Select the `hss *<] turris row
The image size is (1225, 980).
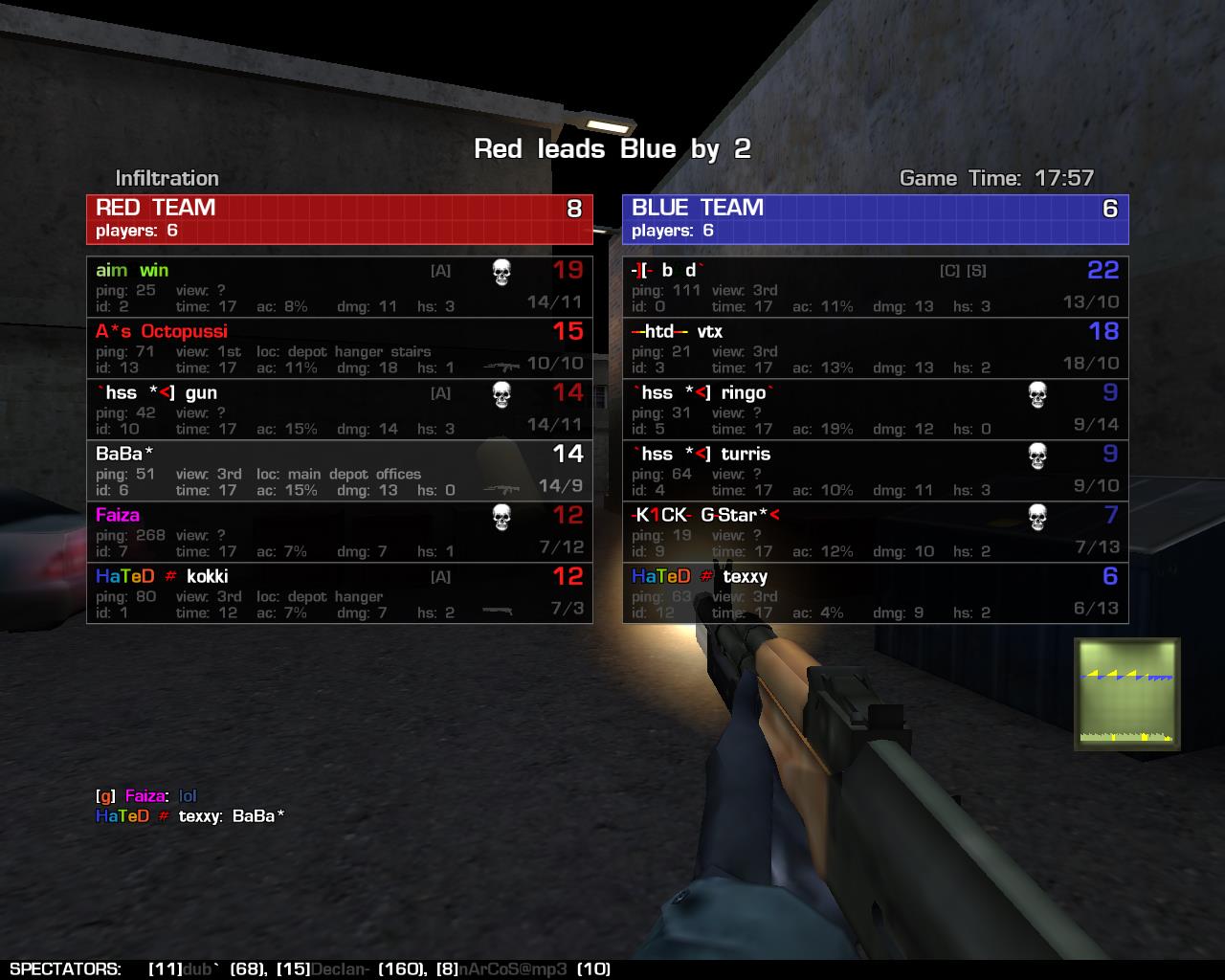tap(875, 471)
